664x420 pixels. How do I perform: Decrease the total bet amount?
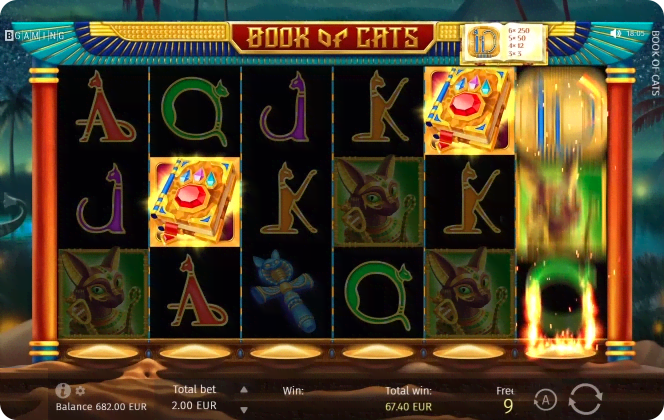pos(242,409)
